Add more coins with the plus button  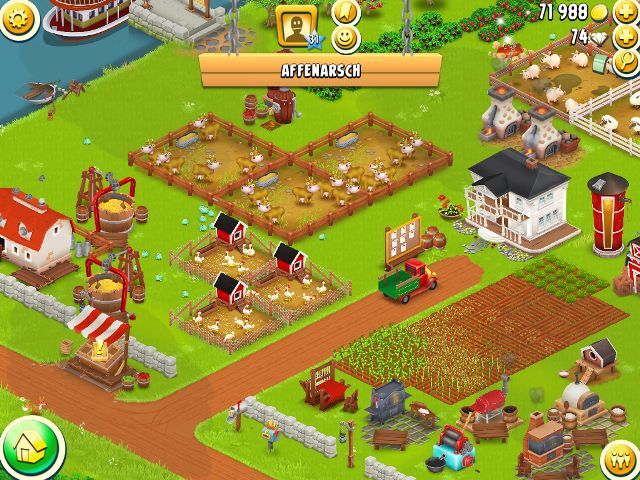[x=627, y=12]
